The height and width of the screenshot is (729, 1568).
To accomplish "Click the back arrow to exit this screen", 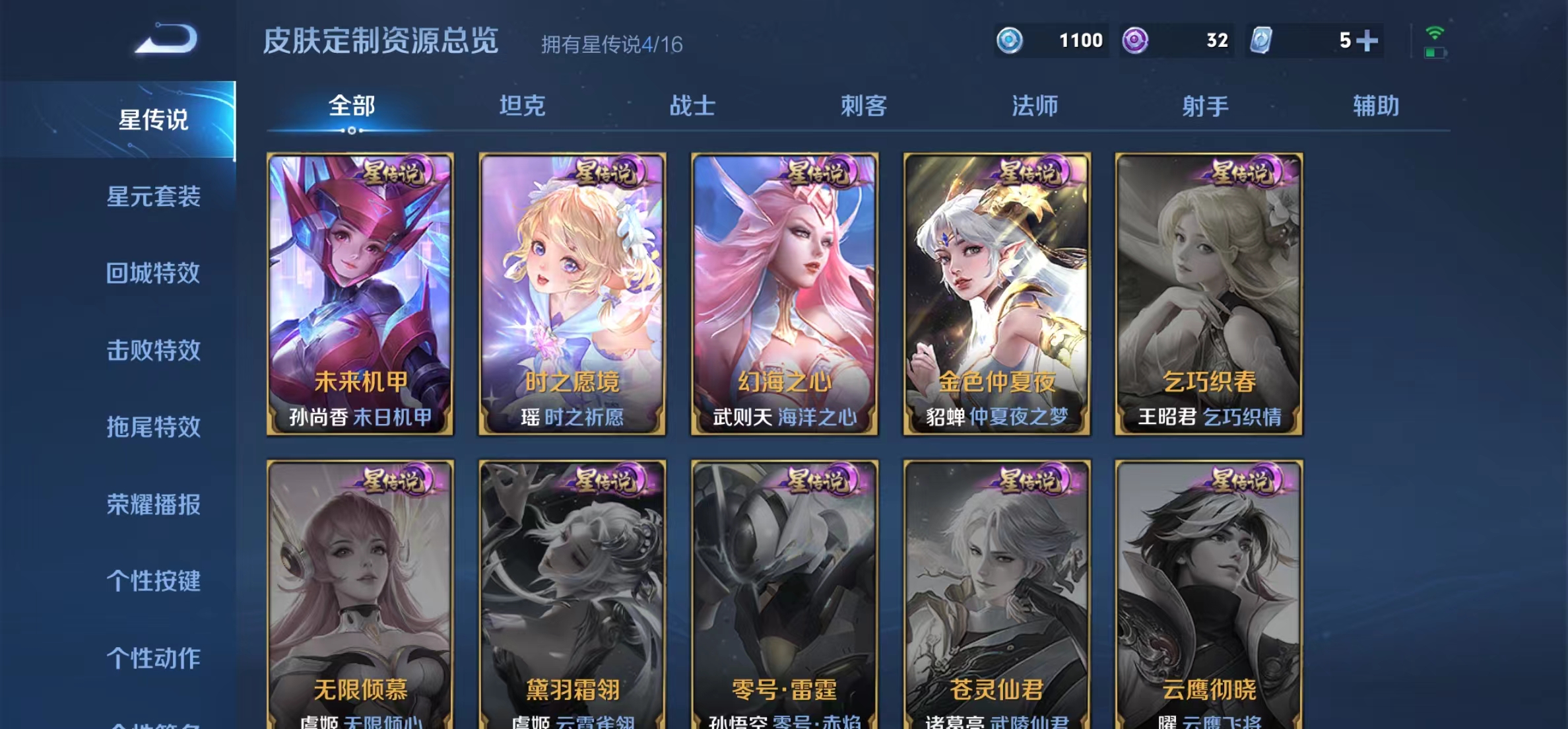I will pyautogui.click(x=167, y=40).
